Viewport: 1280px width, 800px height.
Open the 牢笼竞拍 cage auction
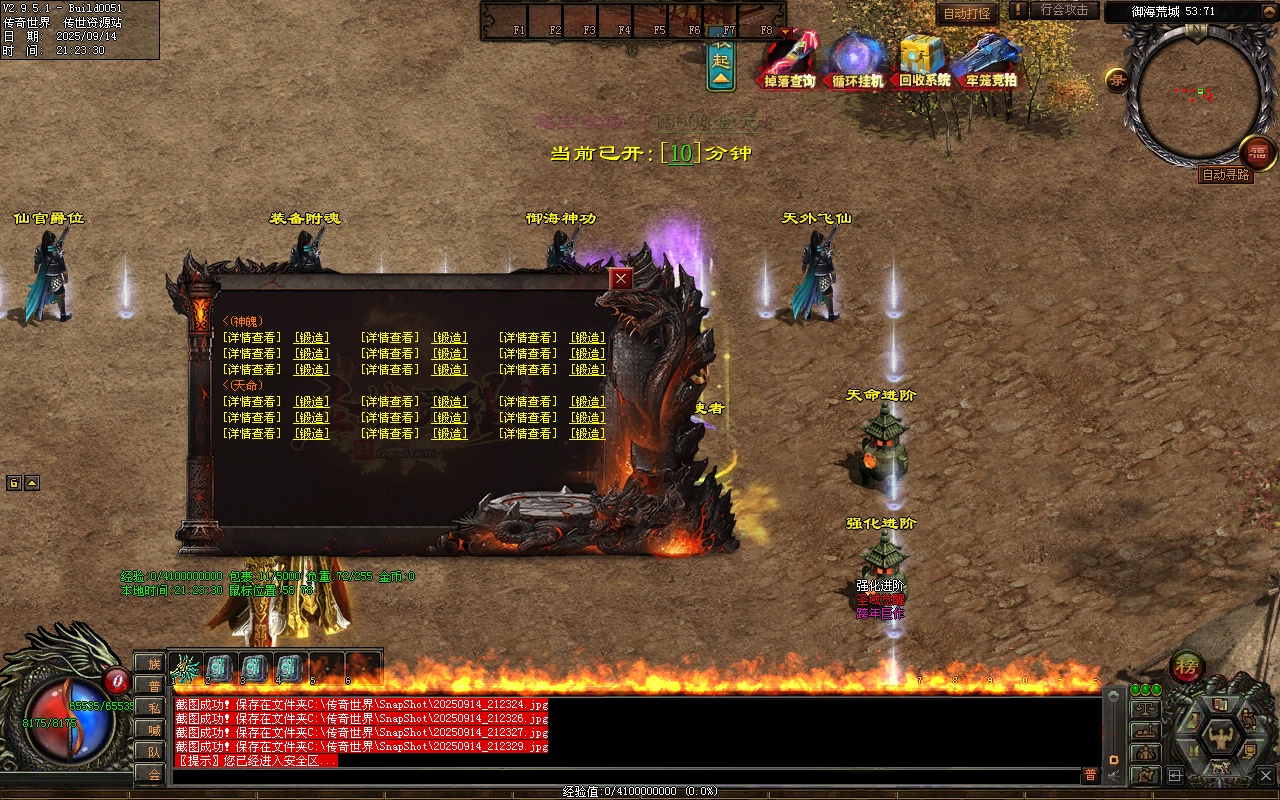(x=990, y=60)
